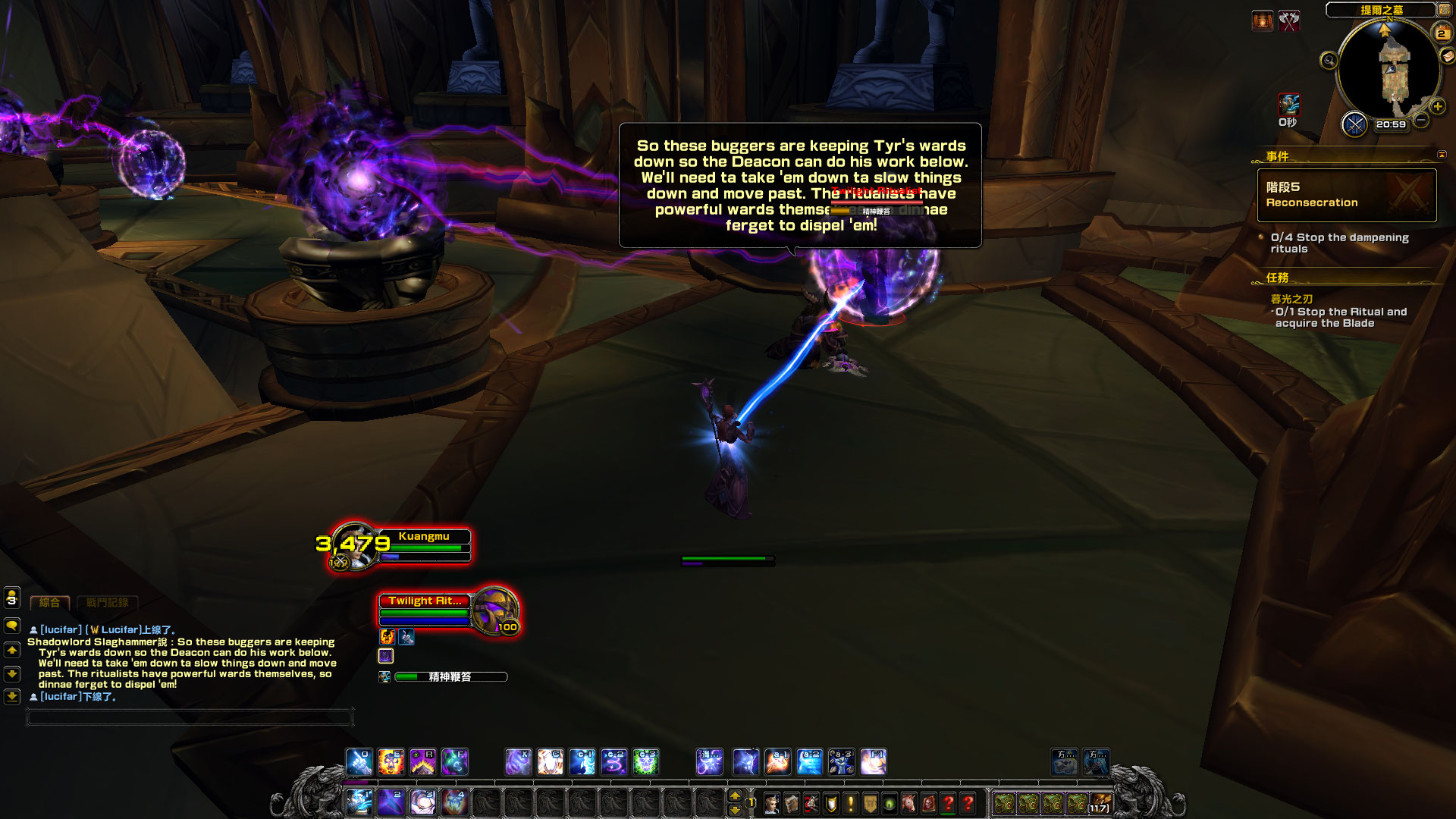Image resolution: width=1456 pixels, height=819 pixels.
Task: Zoom out the minimap with minus button
Action: point(1421,121)
